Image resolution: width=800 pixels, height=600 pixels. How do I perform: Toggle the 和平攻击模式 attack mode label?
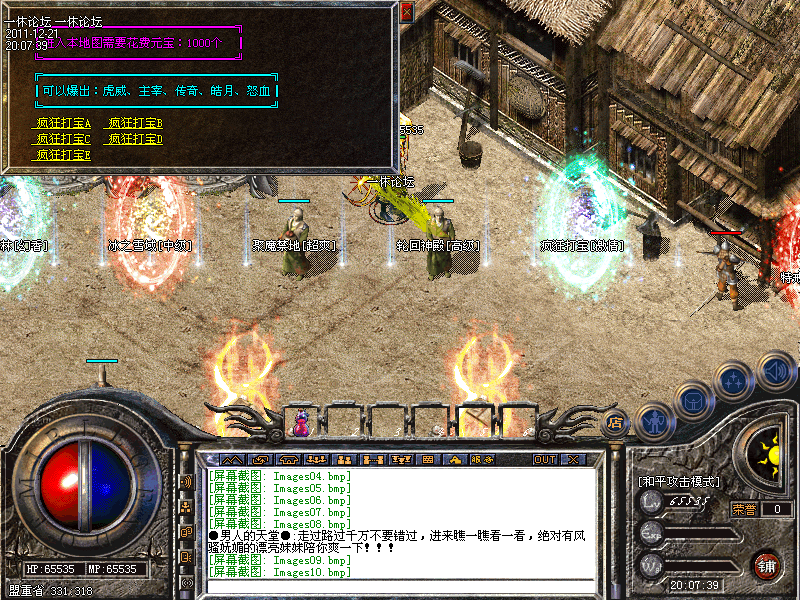coord(679,481)
